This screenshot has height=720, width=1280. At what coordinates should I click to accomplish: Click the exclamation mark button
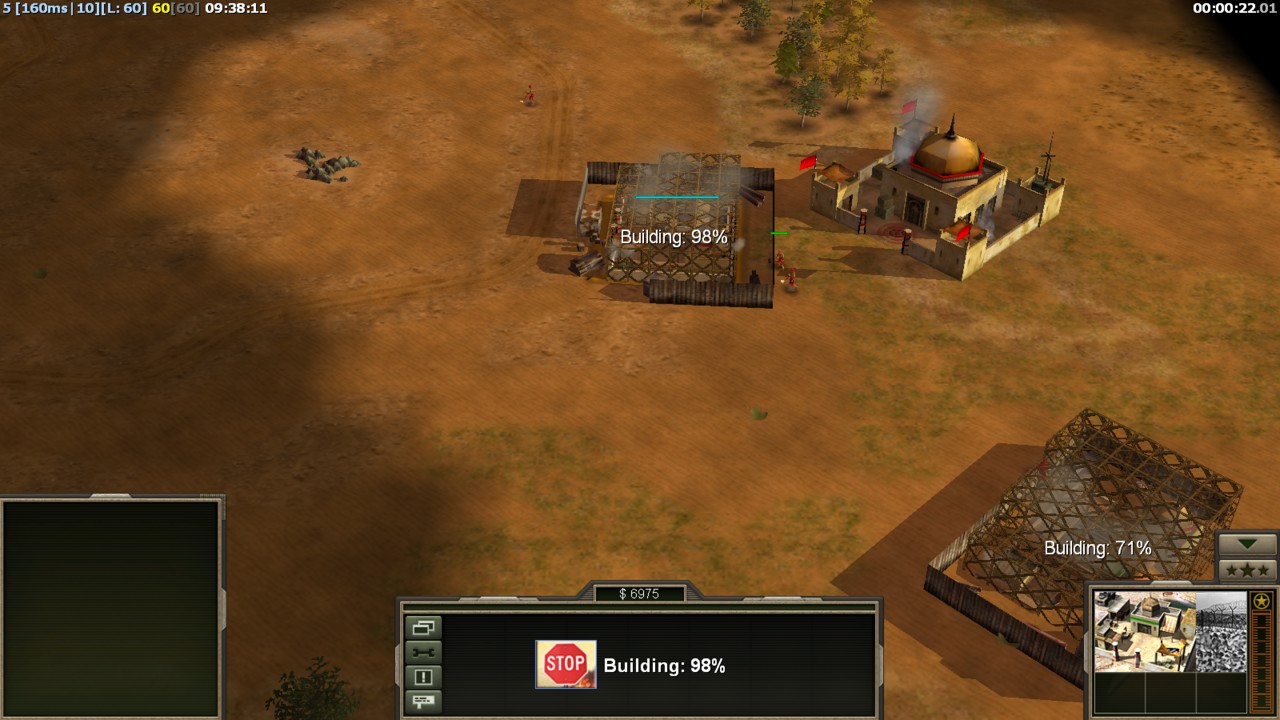[424, 677]
